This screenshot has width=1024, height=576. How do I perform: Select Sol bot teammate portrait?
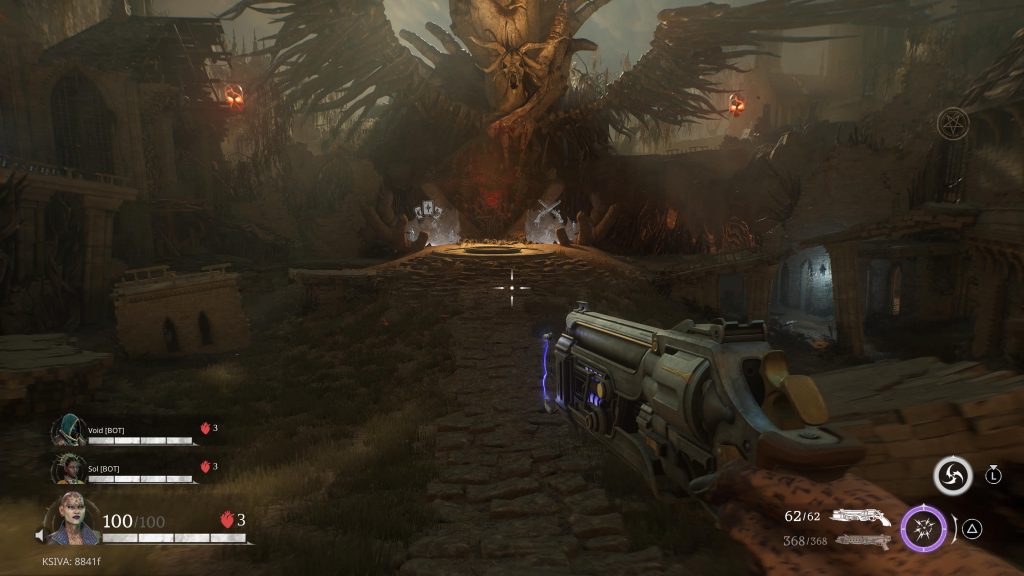click(x=67, y=468)
